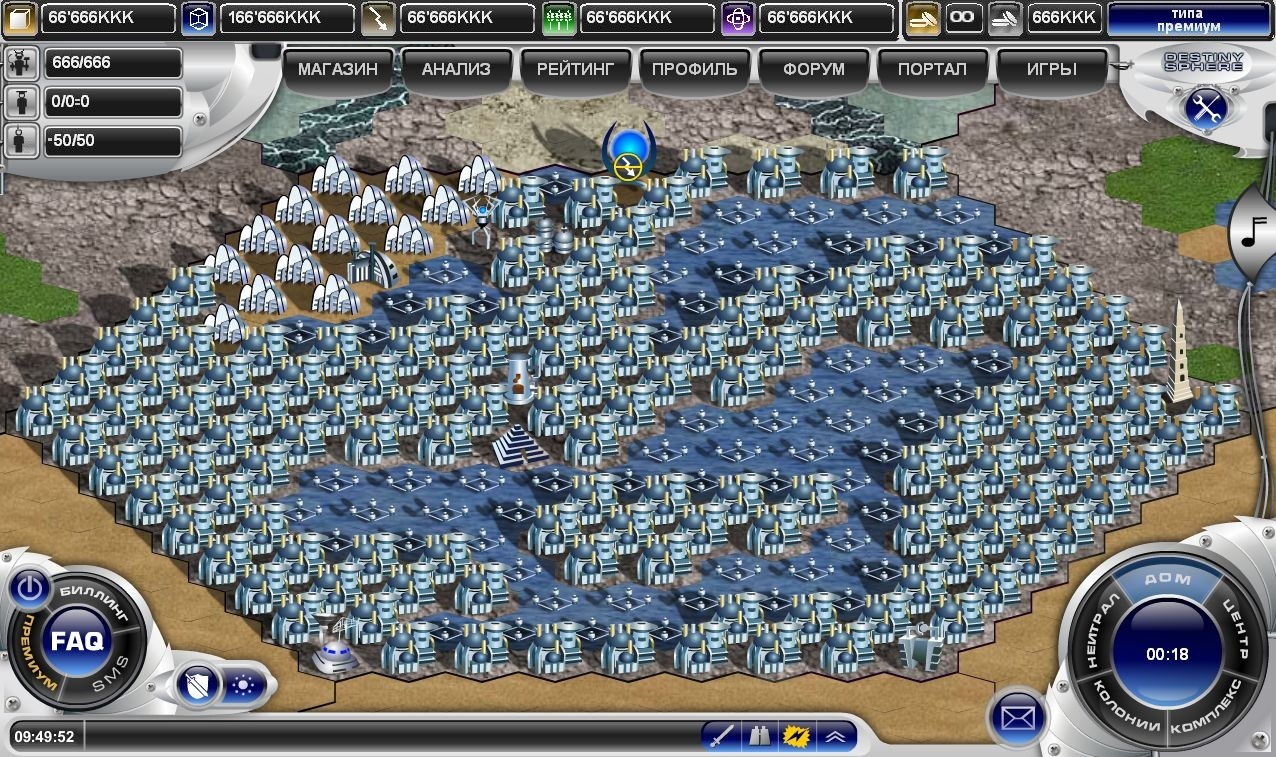1276x757 pixels.
Task: Open the АНАЛИЗ menu
Action: pyautogui.click(x=456, y=70)
